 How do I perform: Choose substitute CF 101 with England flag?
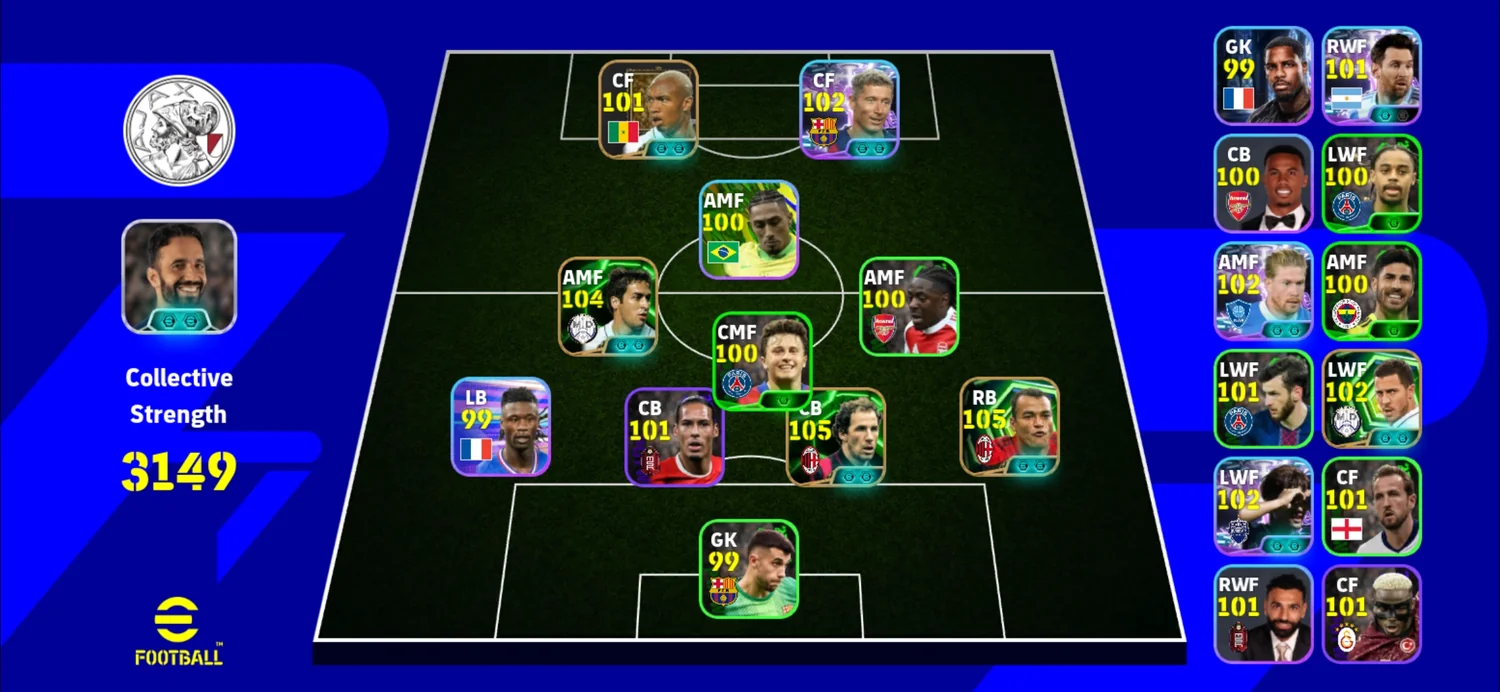[1371, 506]
